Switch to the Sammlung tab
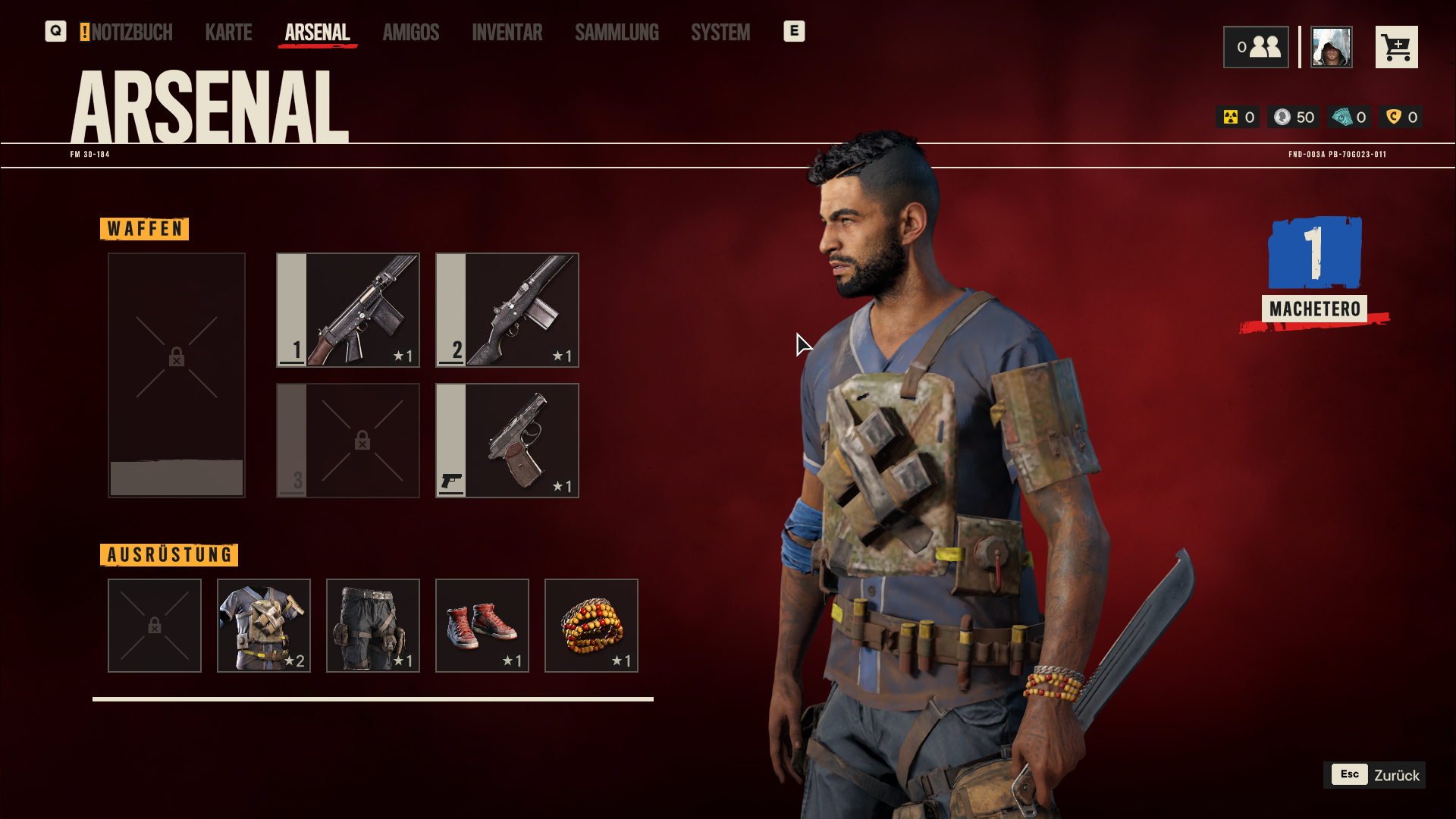The image size is (1456, 819). 617,32
